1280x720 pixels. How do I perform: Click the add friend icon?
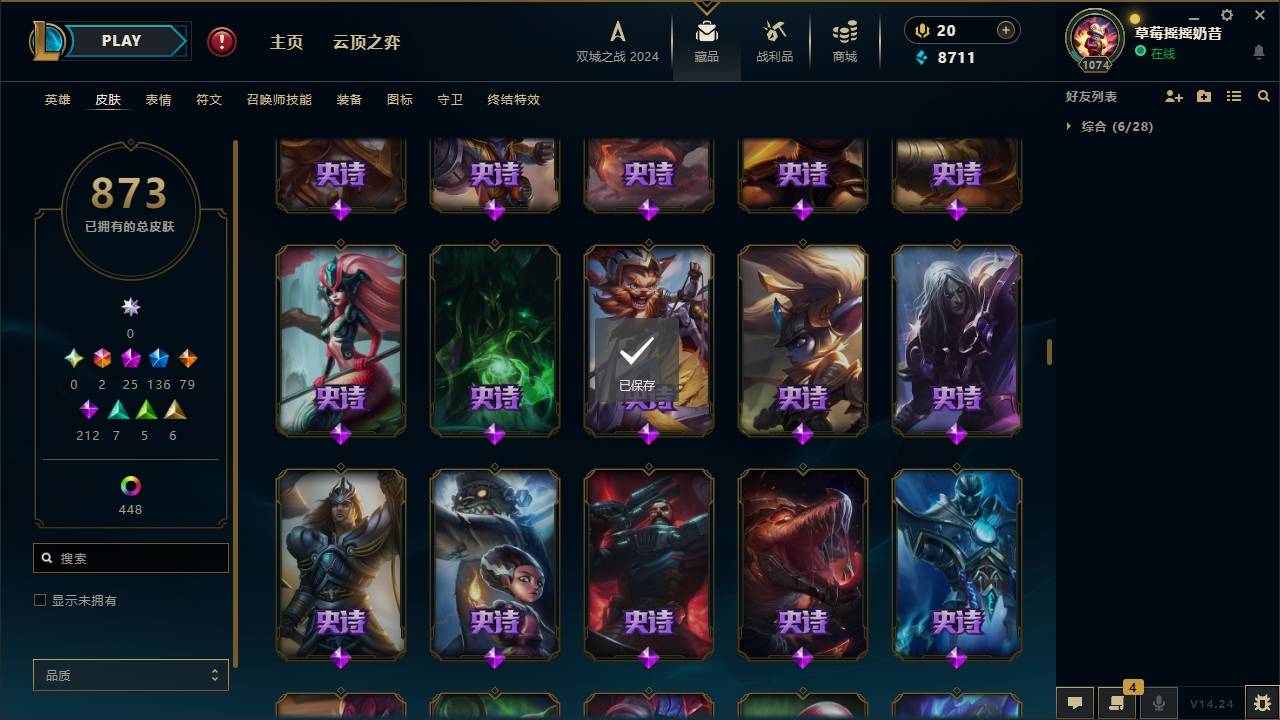pyautogui.click(x=1174, y=96)
